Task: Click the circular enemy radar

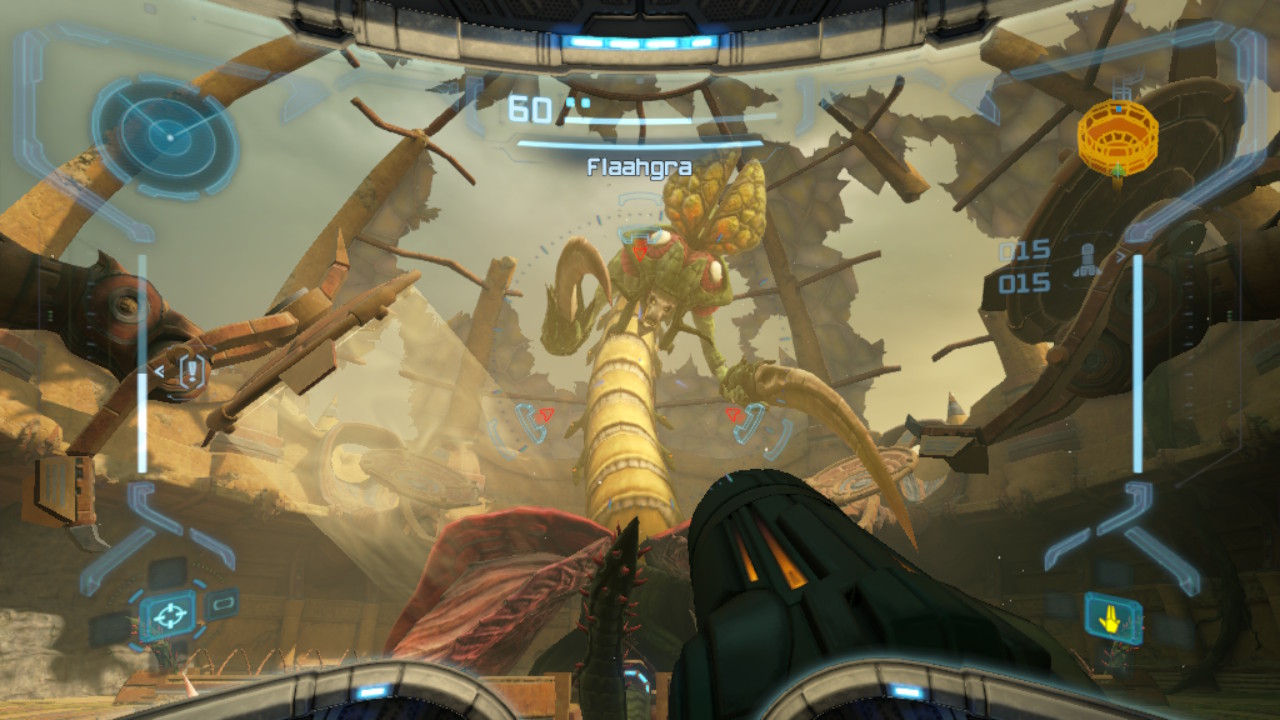Action: click(x=166, y=133)
